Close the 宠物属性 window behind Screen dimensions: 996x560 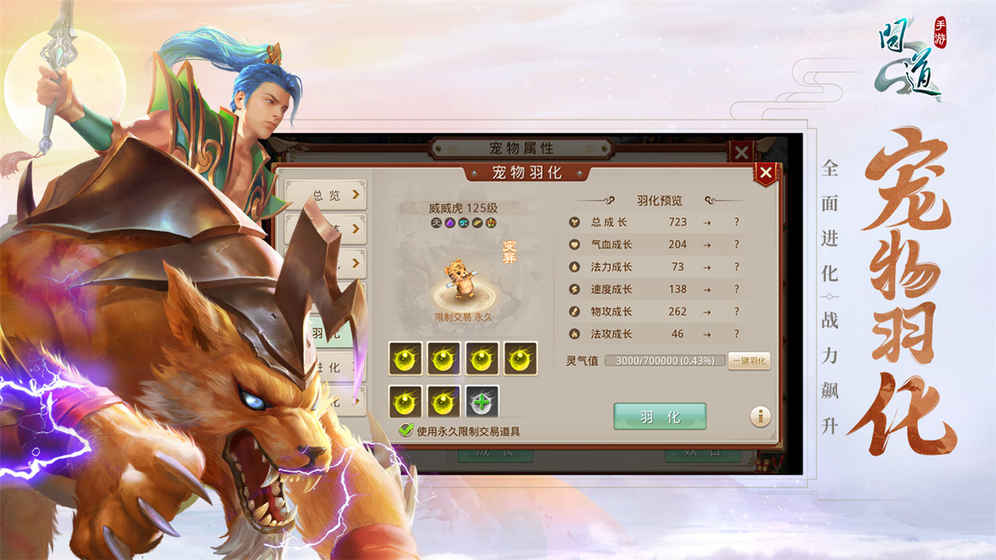click(741, 152)
